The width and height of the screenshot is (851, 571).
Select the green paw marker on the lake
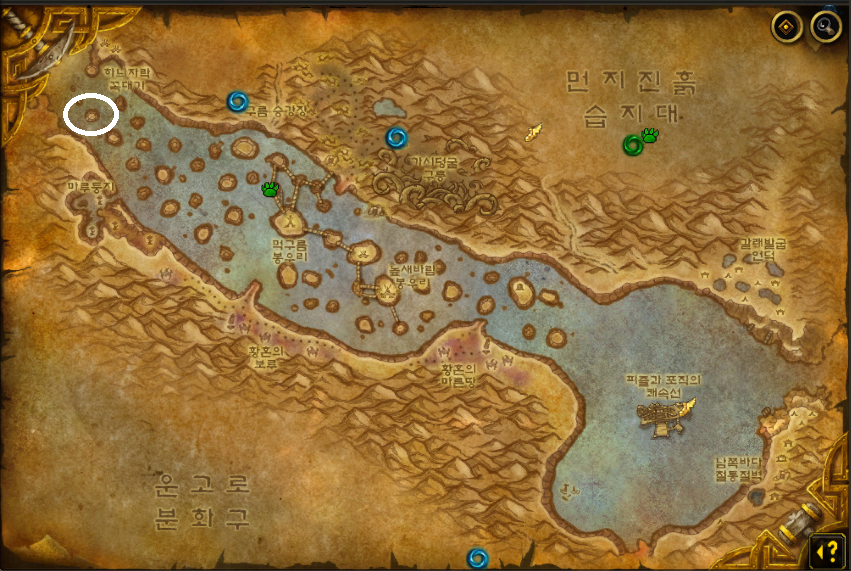coord(270,188)
